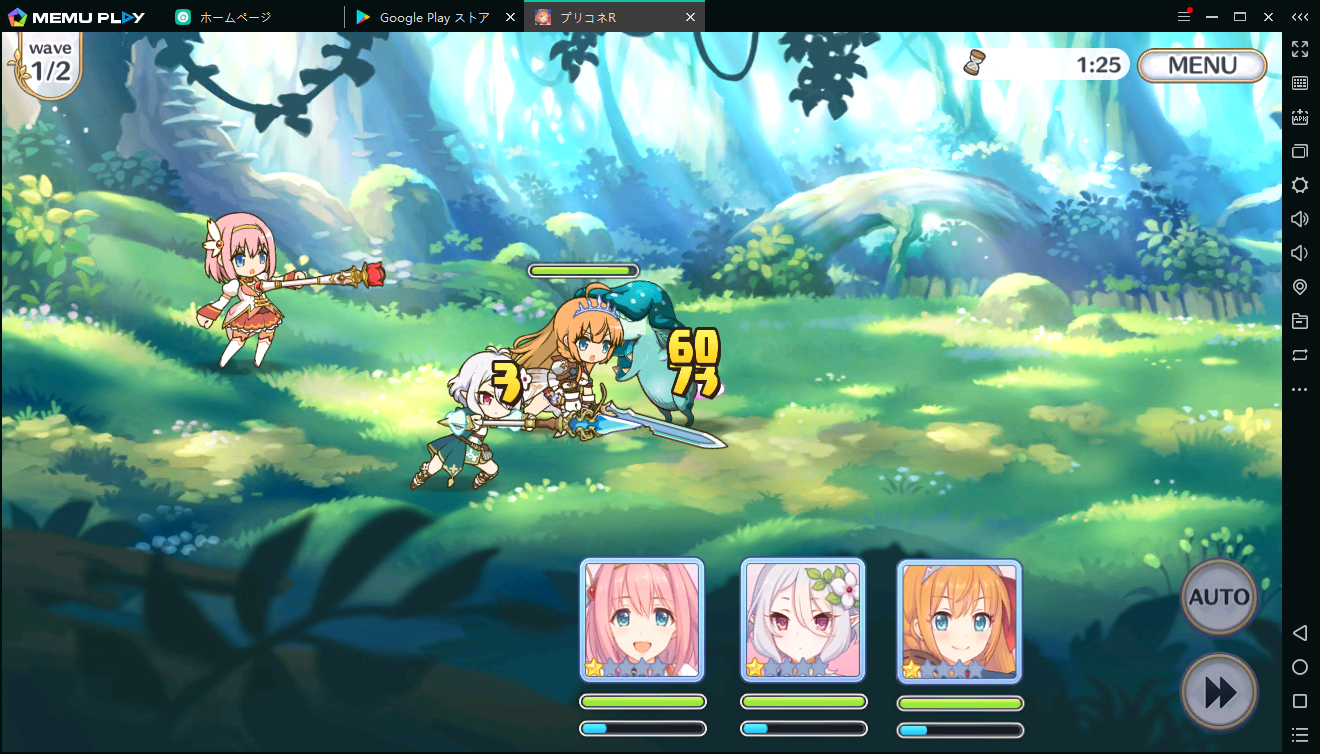Viewport: 1320px width, 754px height.
Task: Enable AUTO battle mode
Action: point(1218,597)
